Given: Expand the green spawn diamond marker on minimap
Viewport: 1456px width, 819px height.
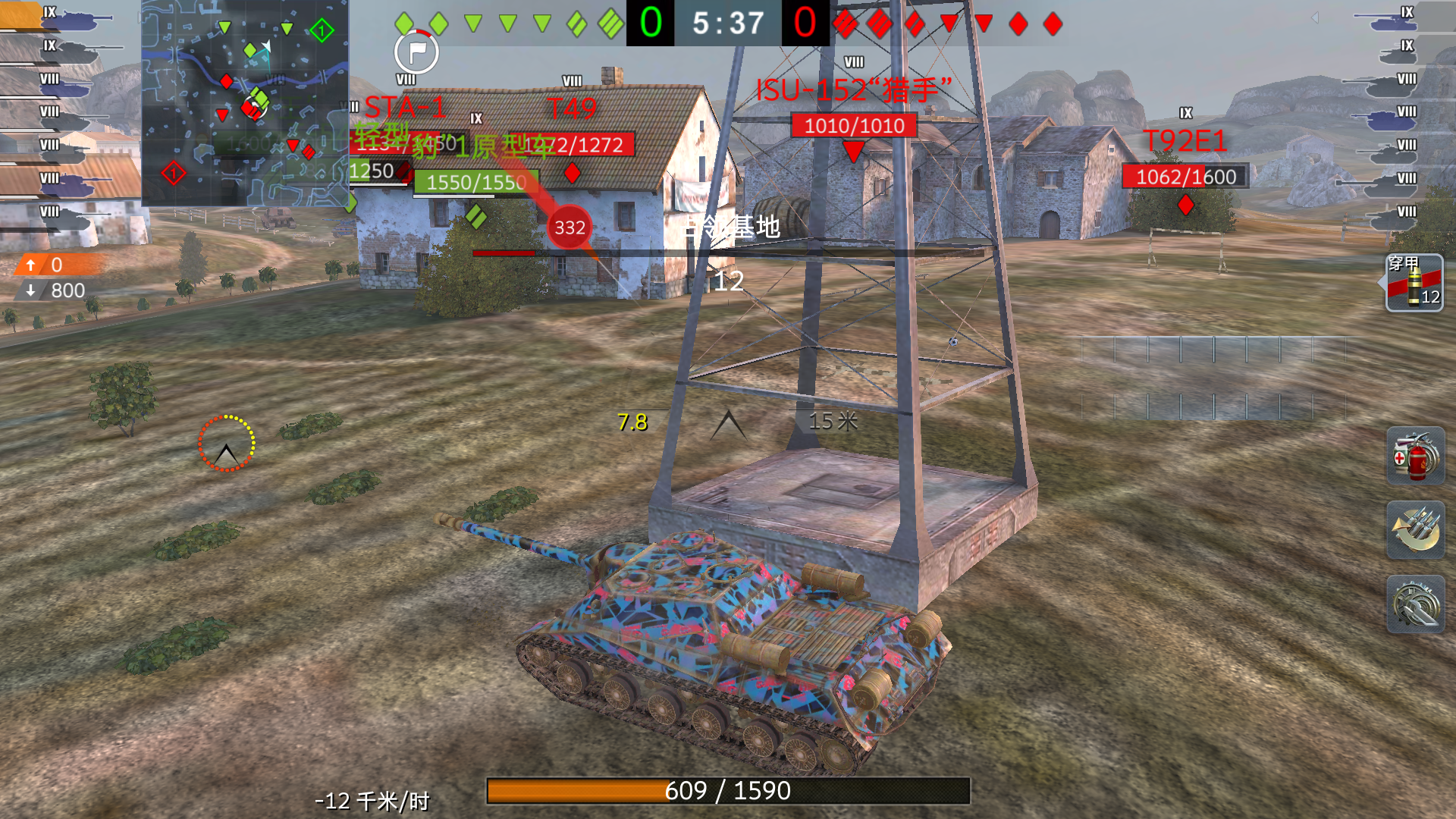Looking at the screenshot, I should pyautogui.click(x=322, y=29).
